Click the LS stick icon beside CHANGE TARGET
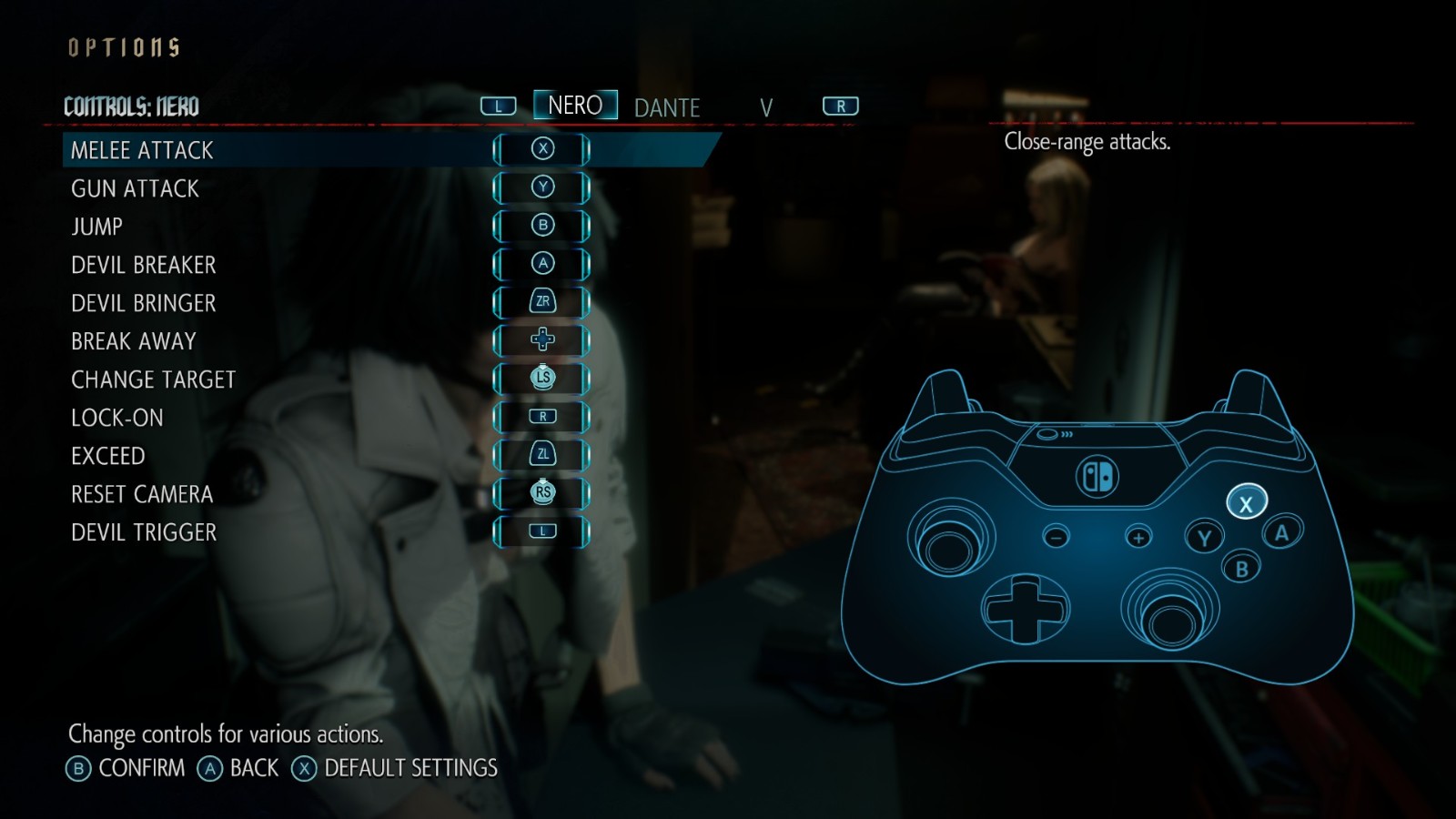Image resolution: width=1456 pixels, height=819 pixels. point(542,379)
